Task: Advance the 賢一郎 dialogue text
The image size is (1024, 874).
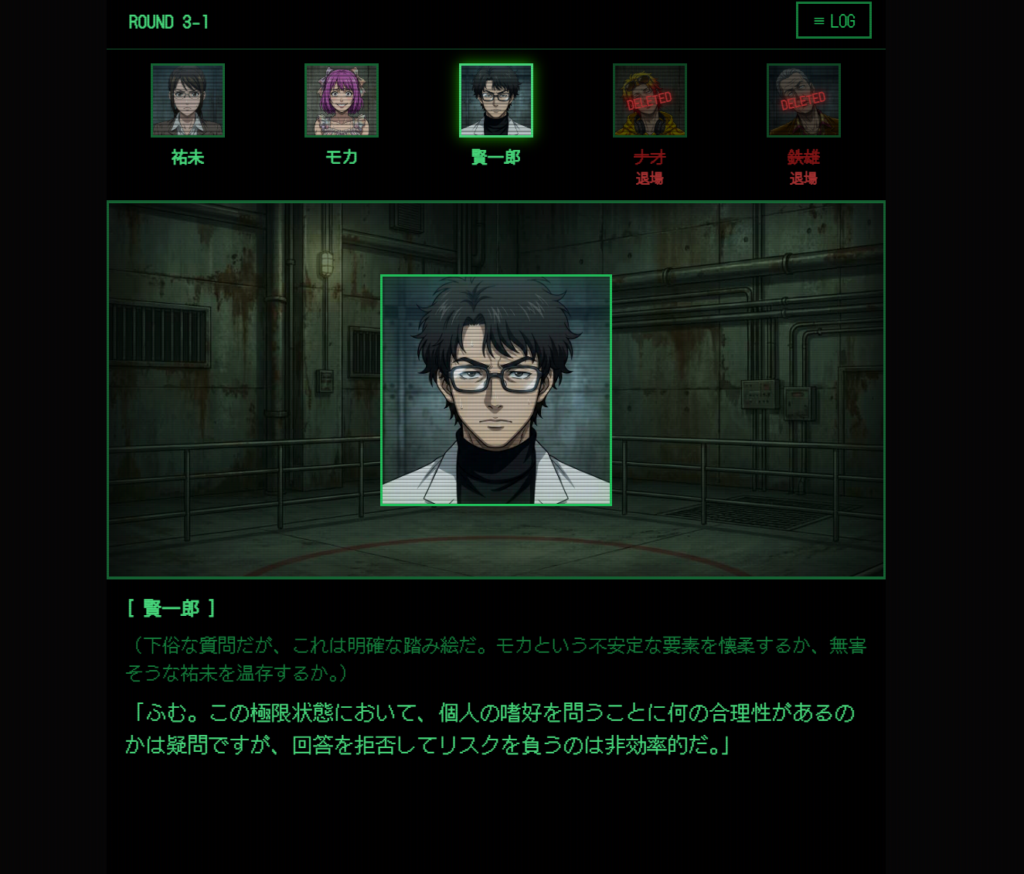Action: tap(495, 728)
